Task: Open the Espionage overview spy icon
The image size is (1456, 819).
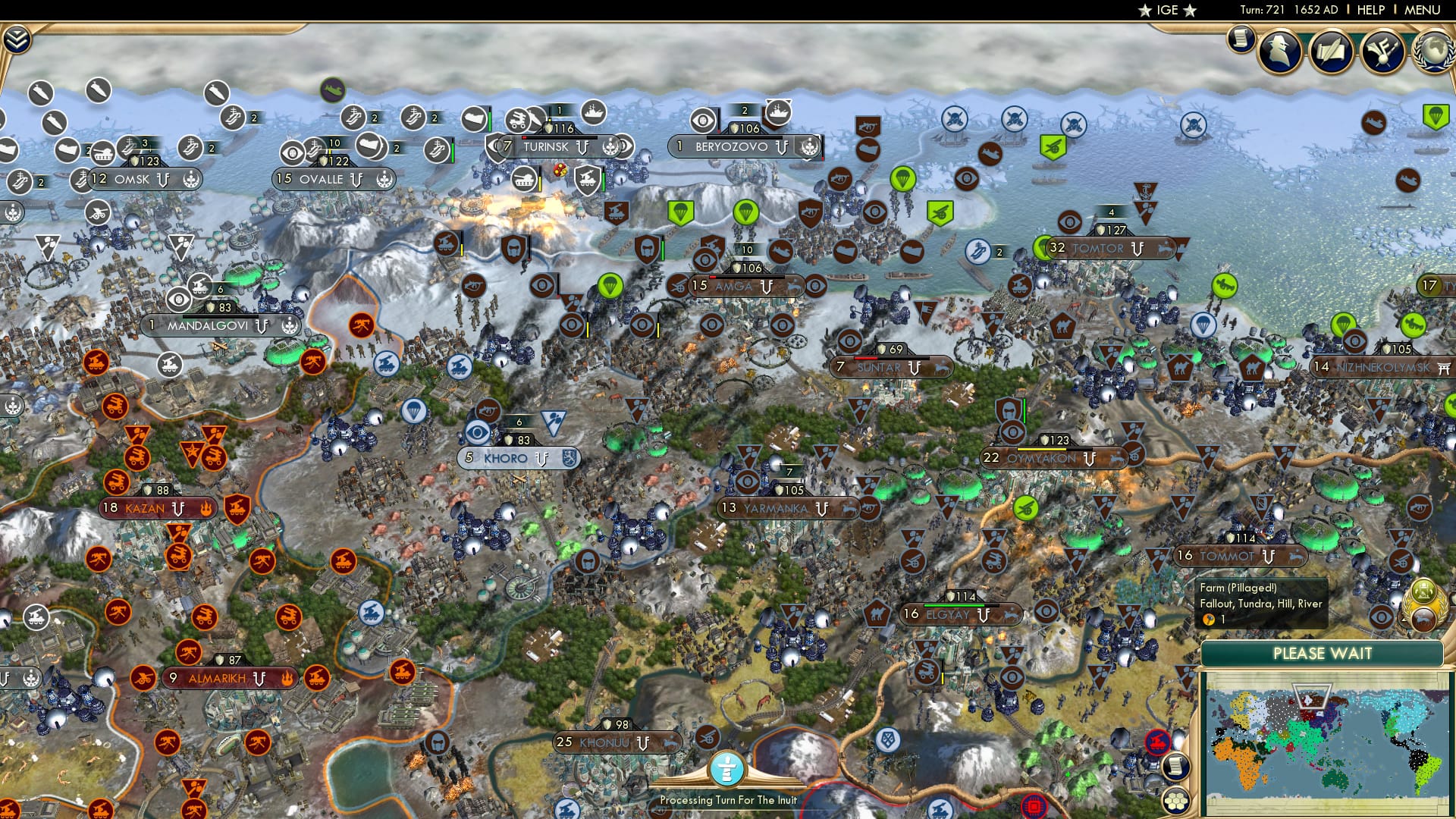Action: (x=1279, y=53)
